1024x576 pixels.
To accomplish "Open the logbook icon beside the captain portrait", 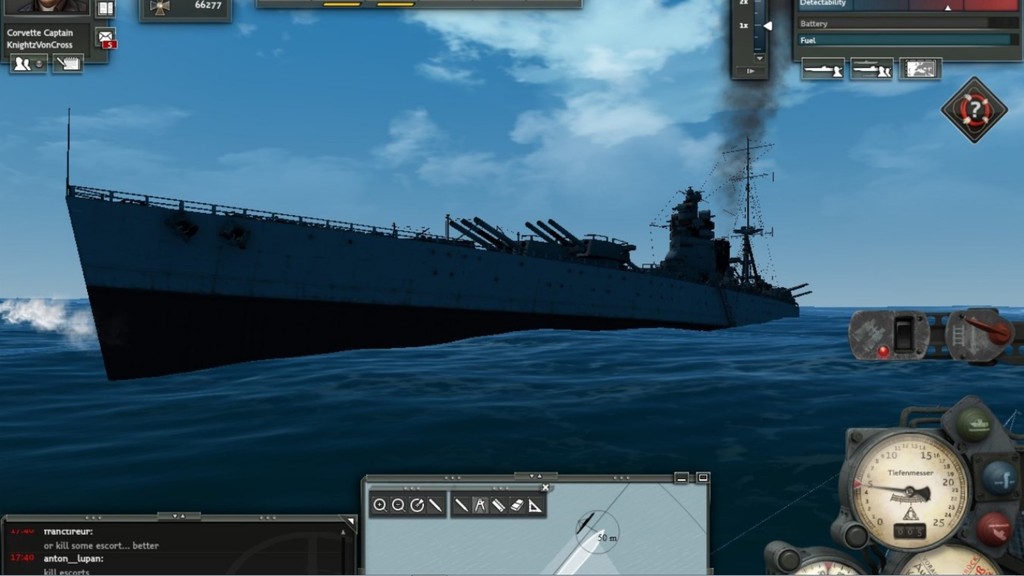I will click(x=105, y=9).
